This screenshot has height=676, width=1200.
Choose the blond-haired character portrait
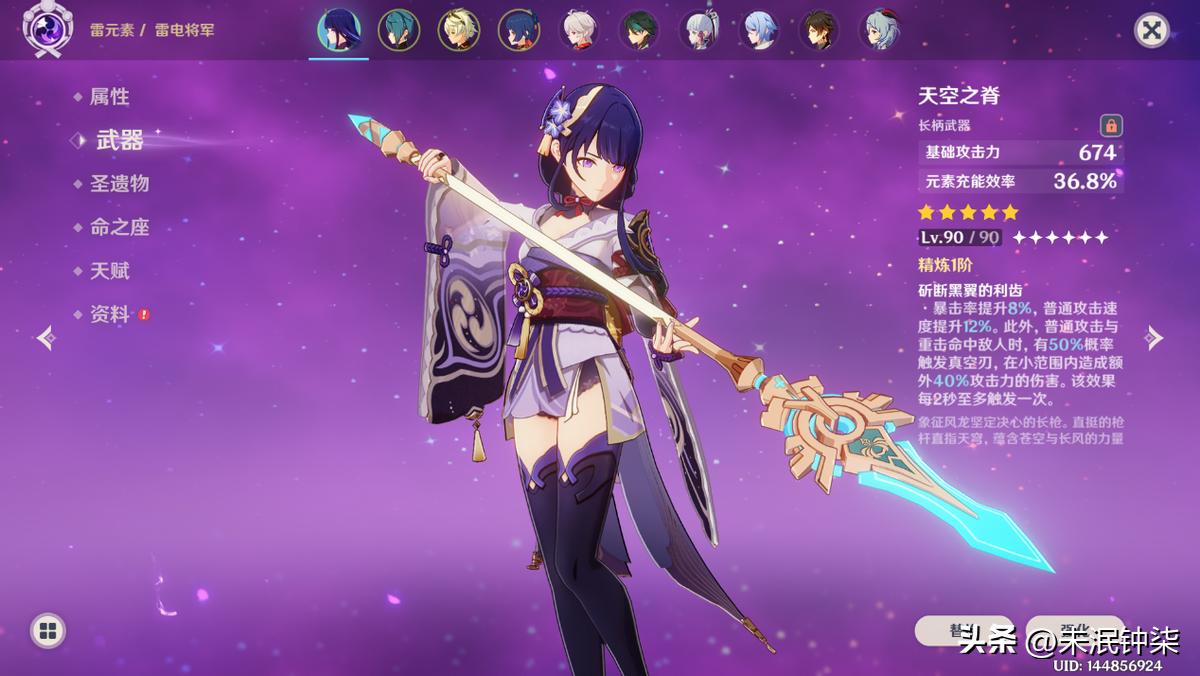(458, 30)
